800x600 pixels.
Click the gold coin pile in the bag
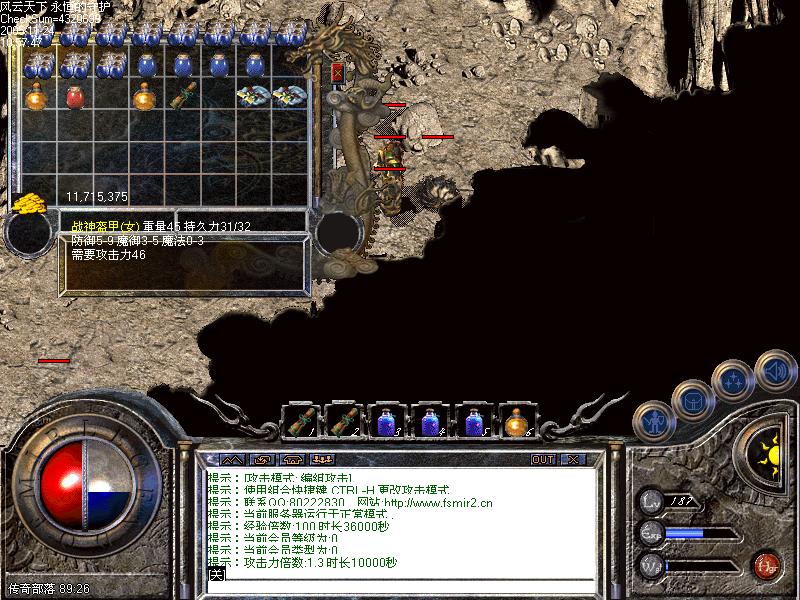28,201
